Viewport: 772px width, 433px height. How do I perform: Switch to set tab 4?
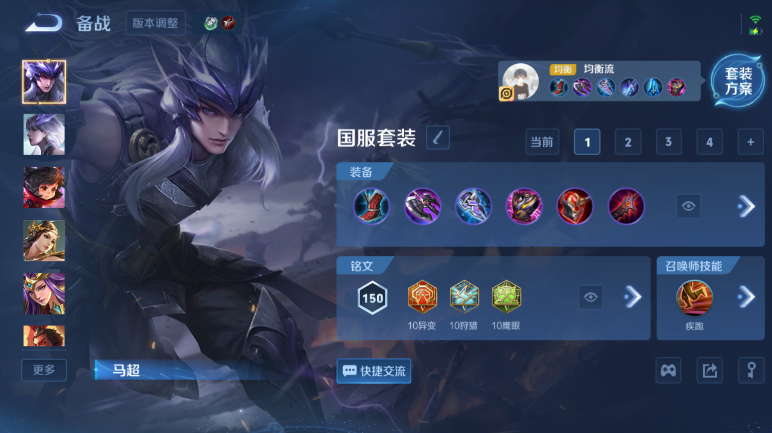click(709, 142)
